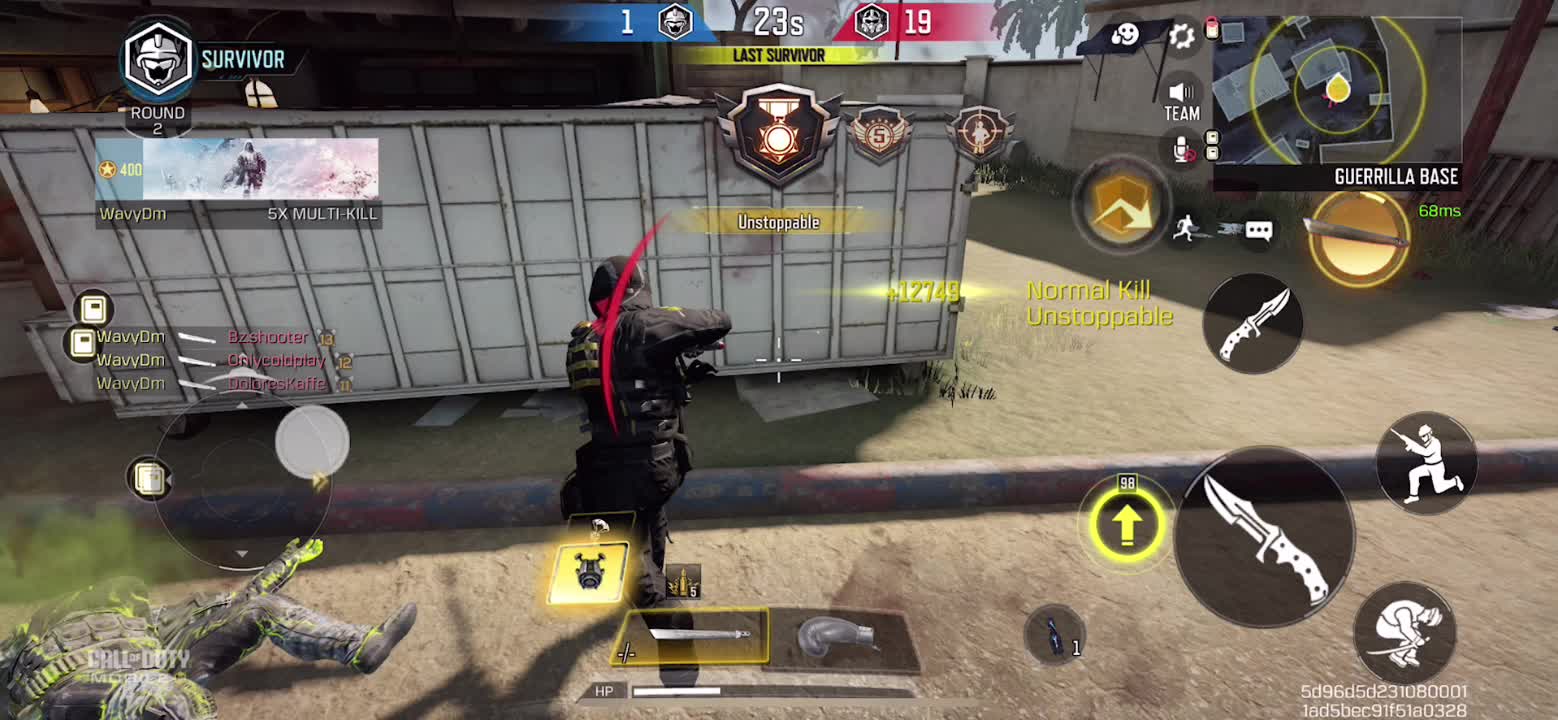The image size is (1558, 720).
Task: Select the highlighted blade weapon slot
Action: pos(691,637)
